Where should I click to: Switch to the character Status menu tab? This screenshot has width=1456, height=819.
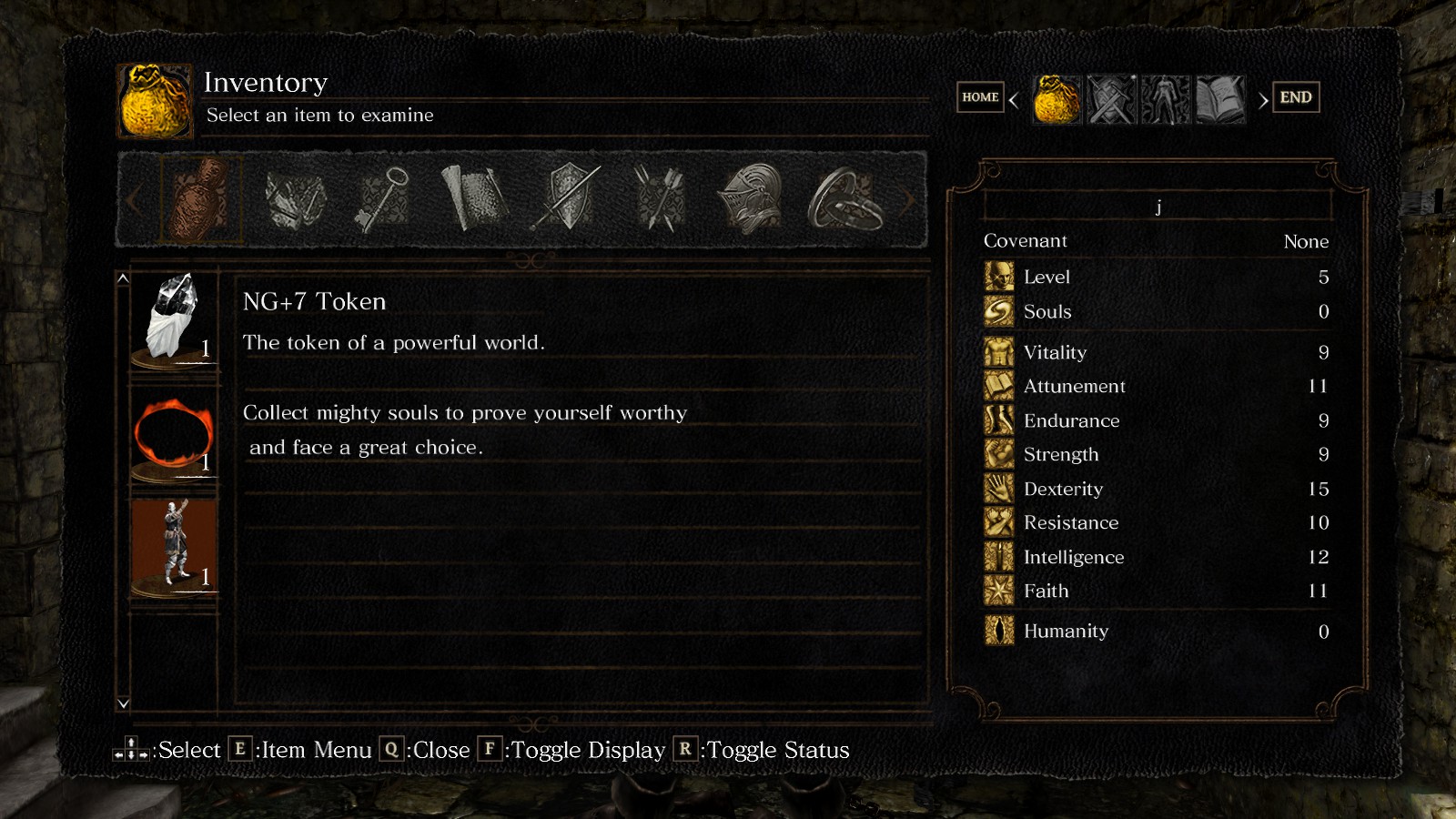coord(1166,99)
